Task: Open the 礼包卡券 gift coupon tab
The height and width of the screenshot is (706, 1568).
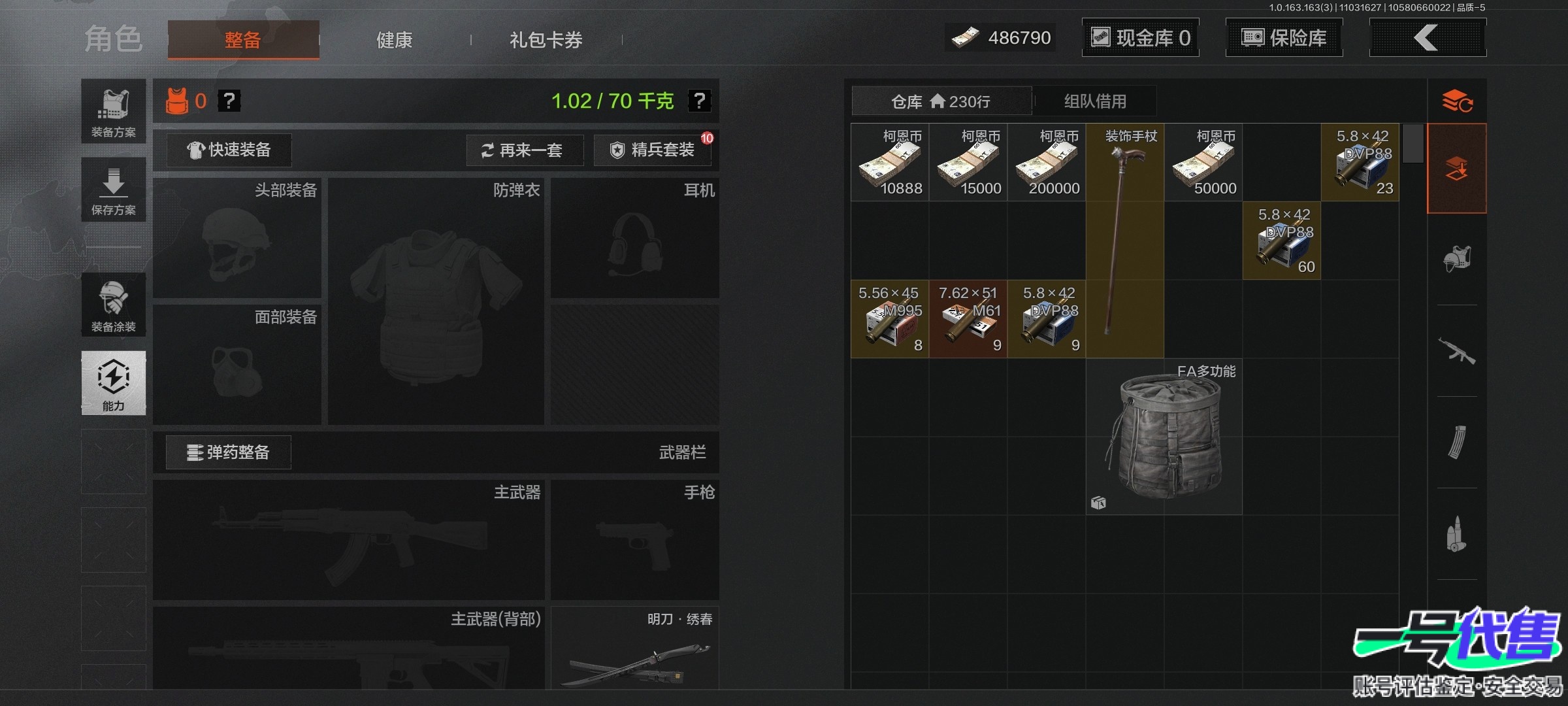Action: pyautogui.click(x=546, y=40)
